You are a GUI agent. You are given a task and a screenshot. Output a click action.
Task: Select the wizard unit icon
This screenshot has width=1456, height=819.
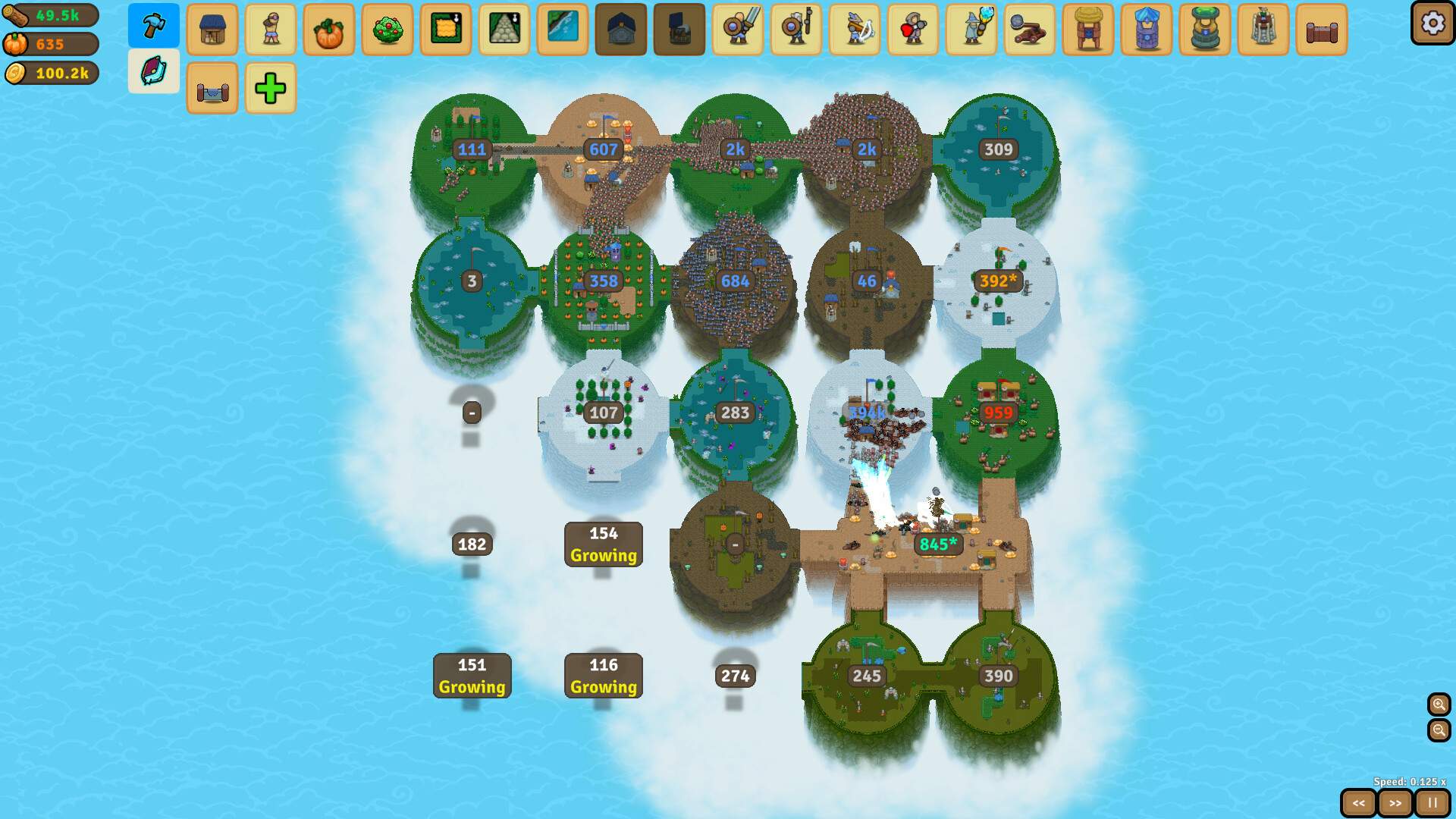[971, 30]
